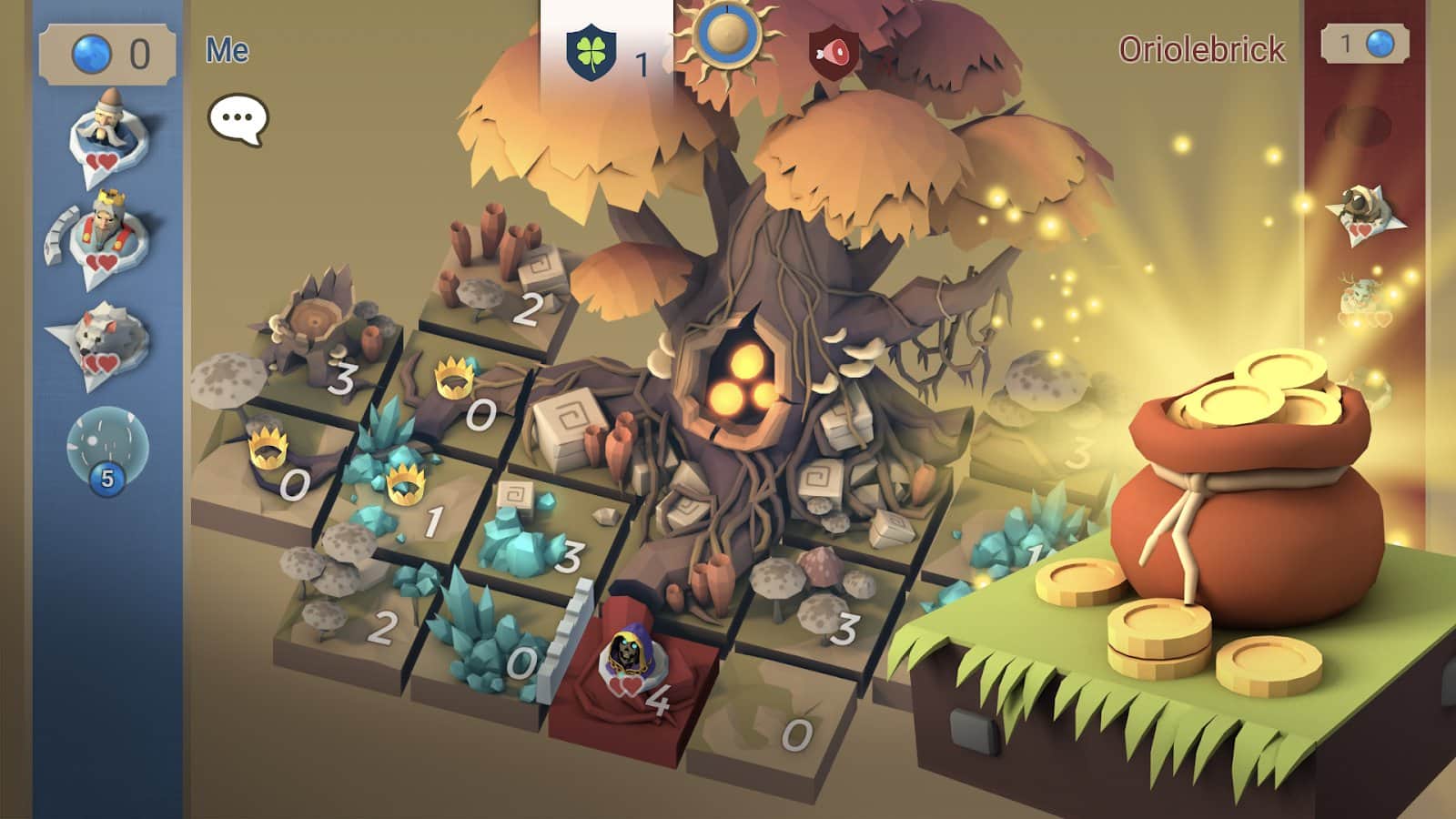Click the Me player name
Screen dimensions: 1456x819
227,49
